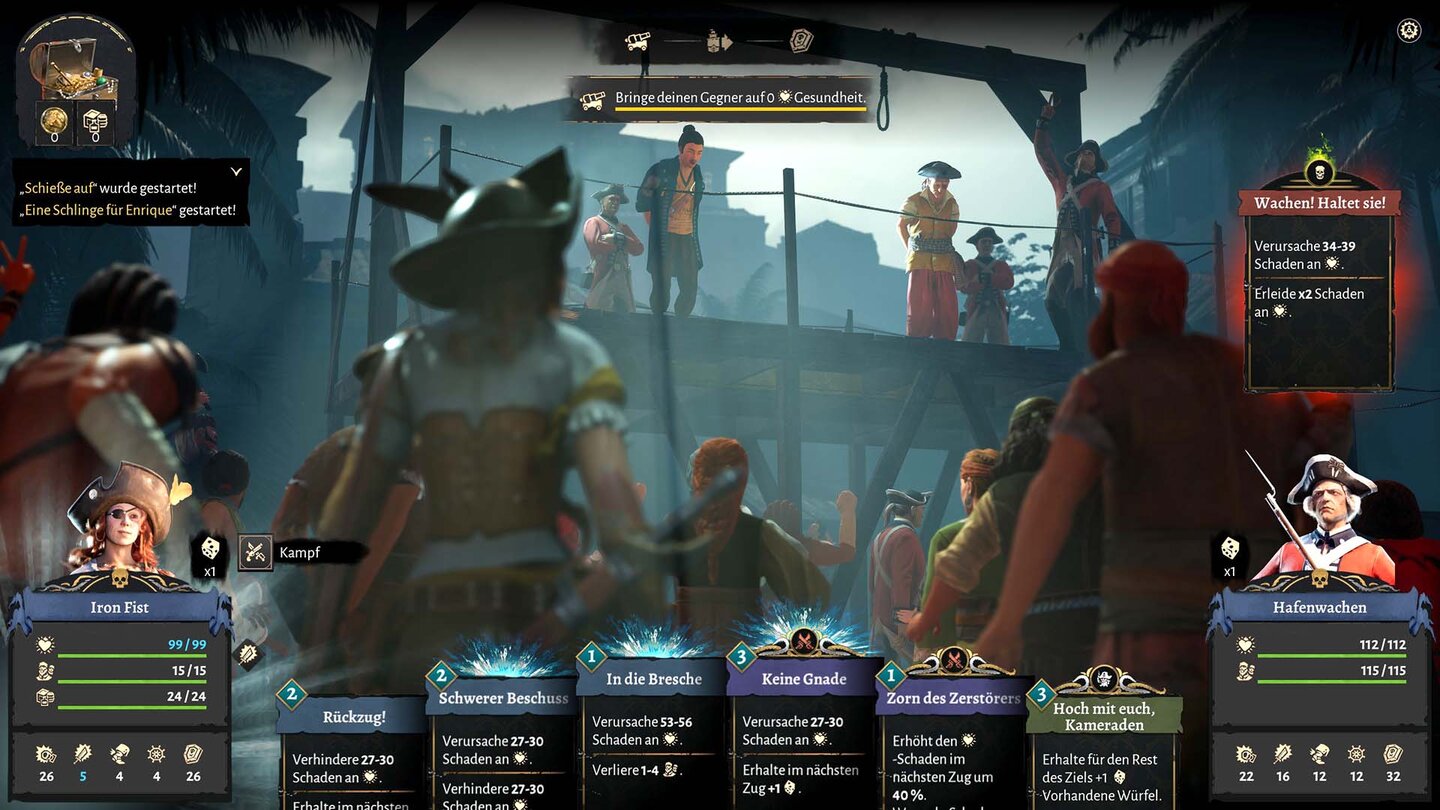The image size is (1440, 810).
Task: Click the Hafenwachen dice counter
Action: click(x=1229, y=554)
